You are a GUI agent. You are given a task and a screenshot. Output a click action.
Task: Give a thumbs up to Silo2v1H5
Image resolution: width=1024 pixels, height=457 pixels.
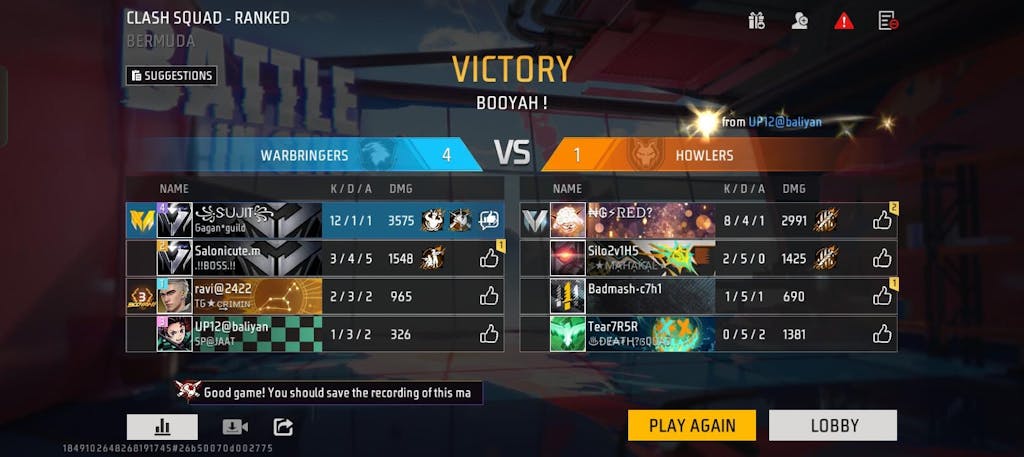pos(882,258)
